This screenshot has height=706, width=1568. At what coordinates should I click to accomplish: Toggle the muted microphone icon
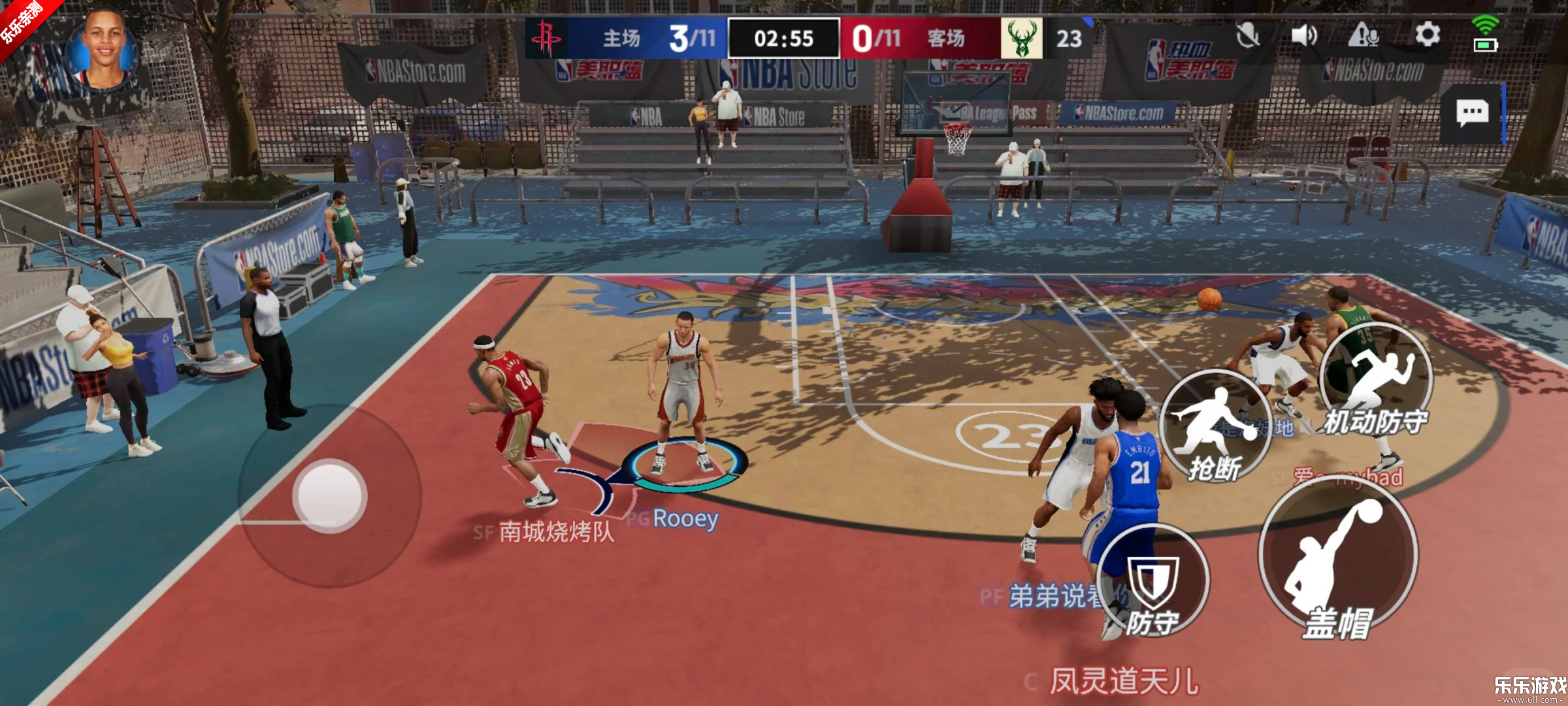[x=1247, y=35]
